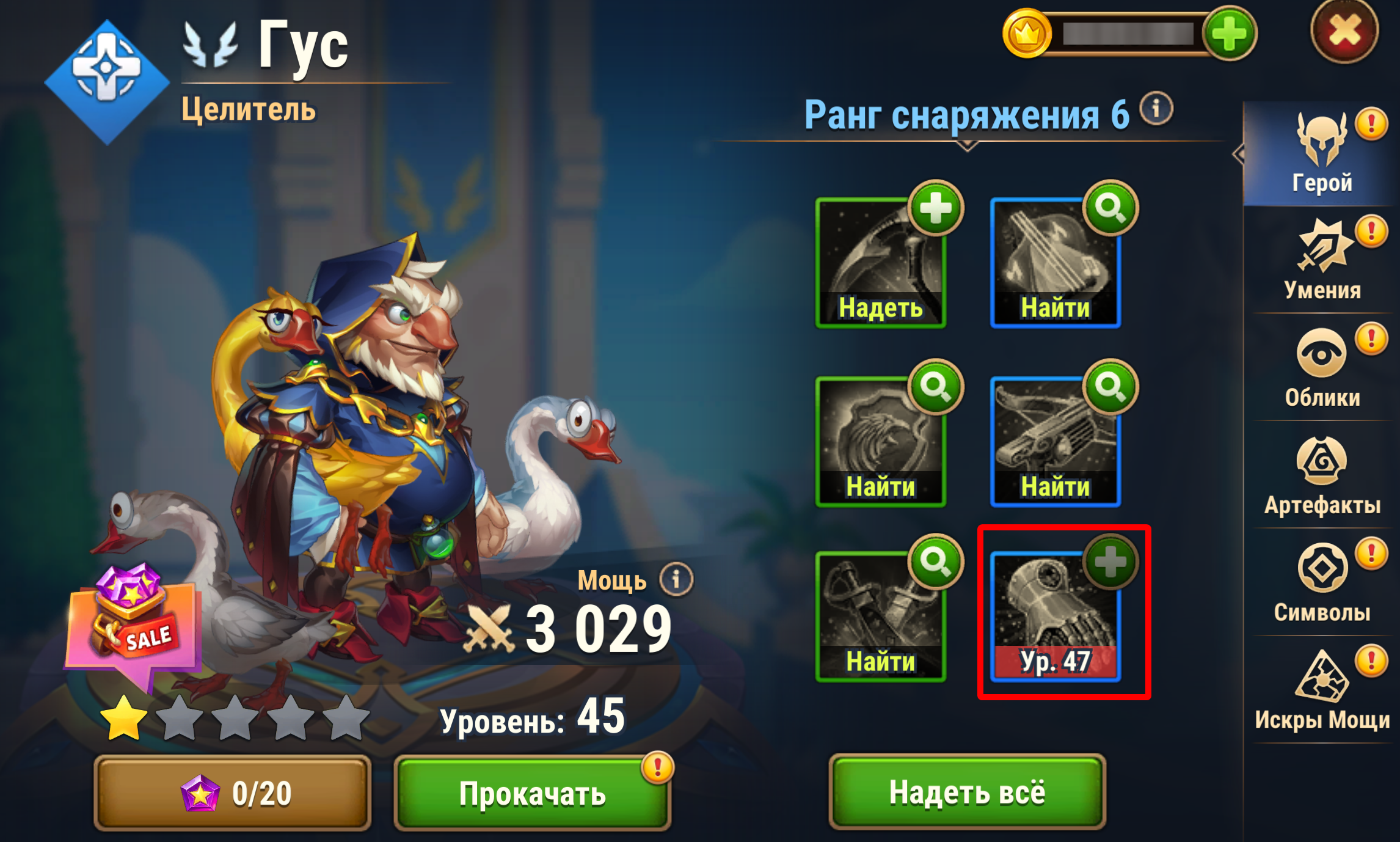The height and width of the screenshot is (842, 1400).
Task: Show Мощь power info details
Action: point(676,578)
